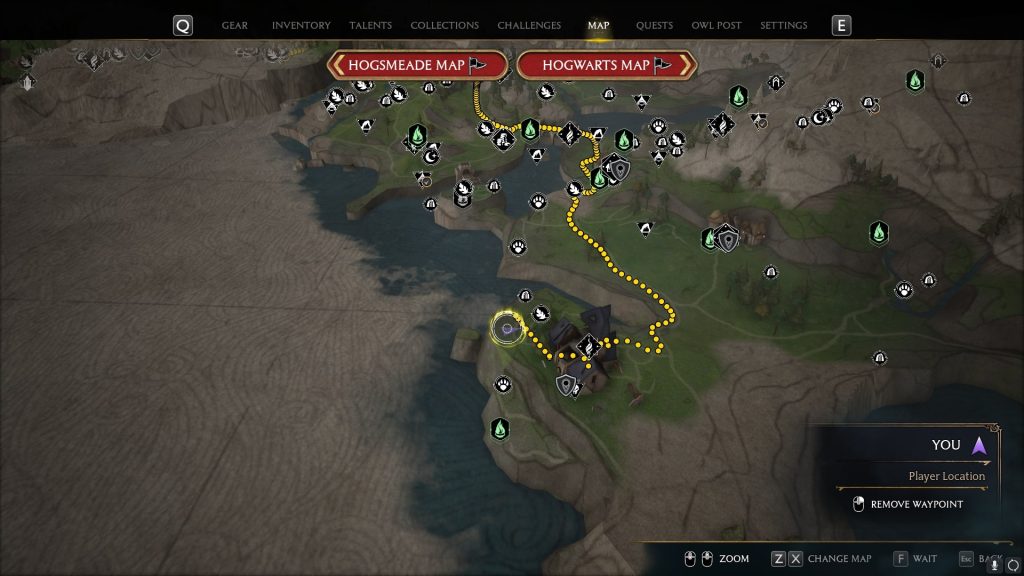Open the Gear tab
Viewport: 1024px width, 576px height.
234,25
